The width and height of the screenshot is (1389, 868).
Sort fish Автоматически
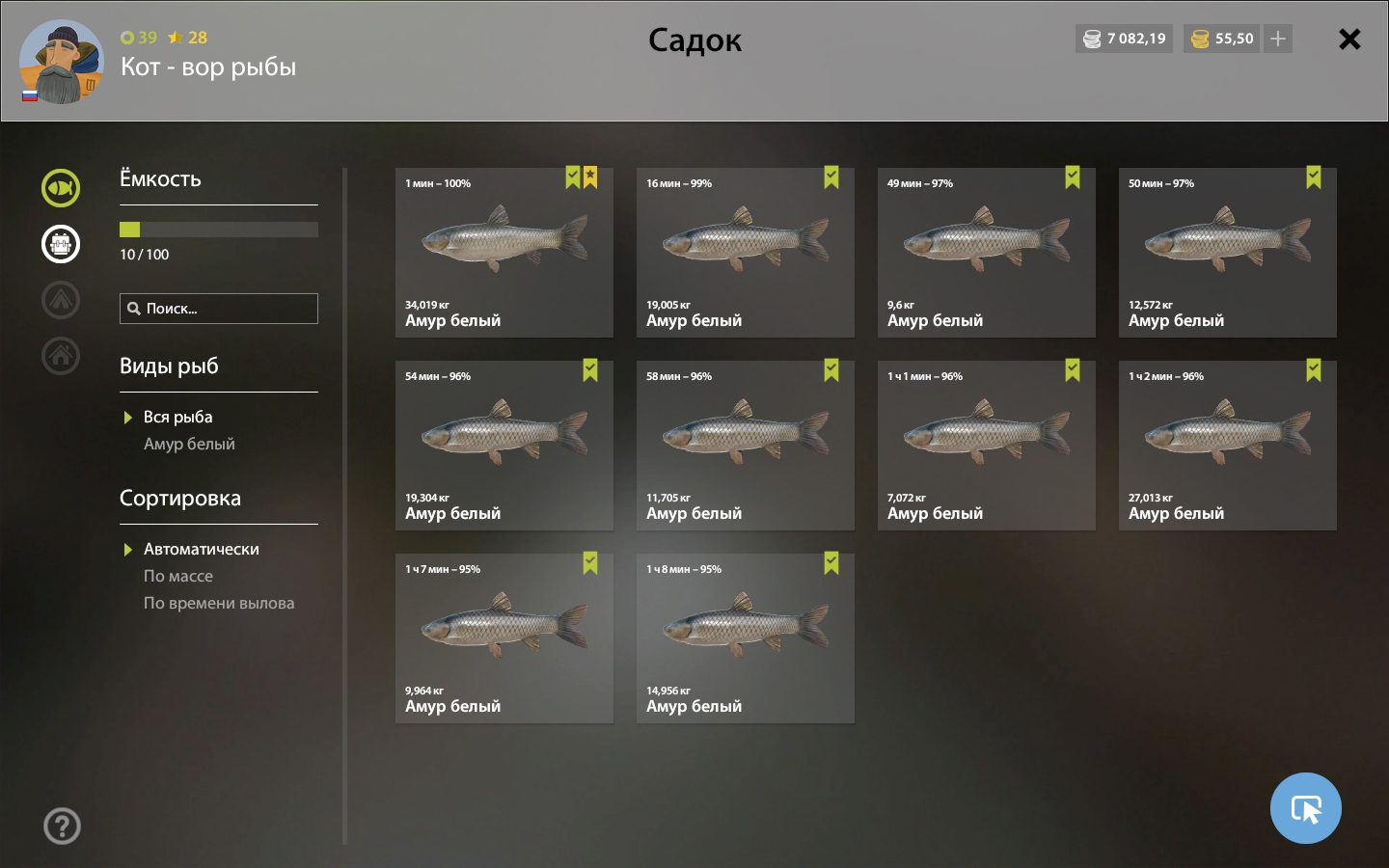pyautogui.click(x=201, y=549)
